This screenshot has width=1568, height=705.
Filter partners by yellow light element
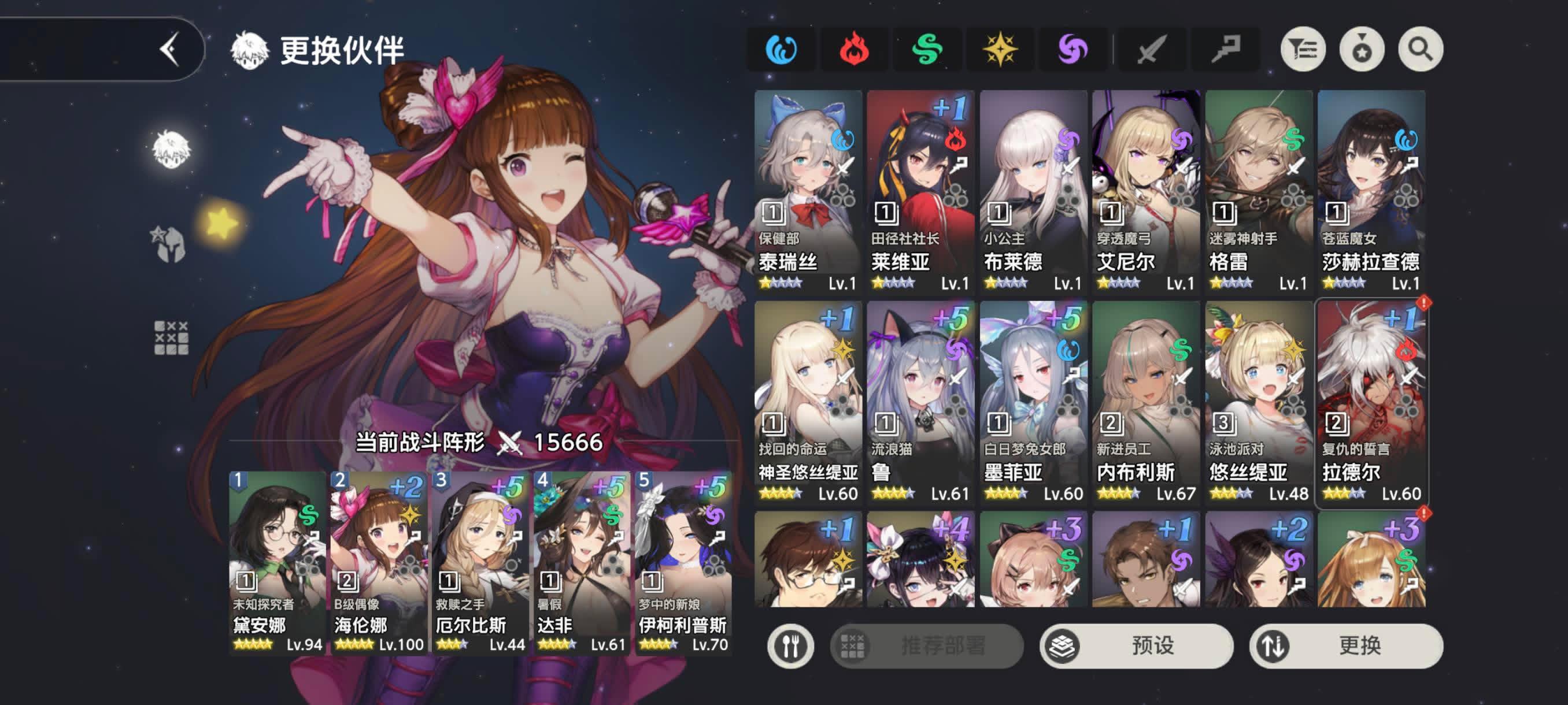(x=1000, y=49)
